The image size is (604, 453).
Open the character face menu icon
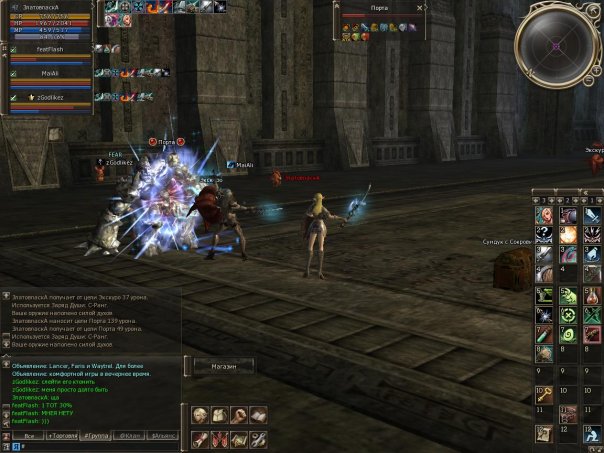201,414
